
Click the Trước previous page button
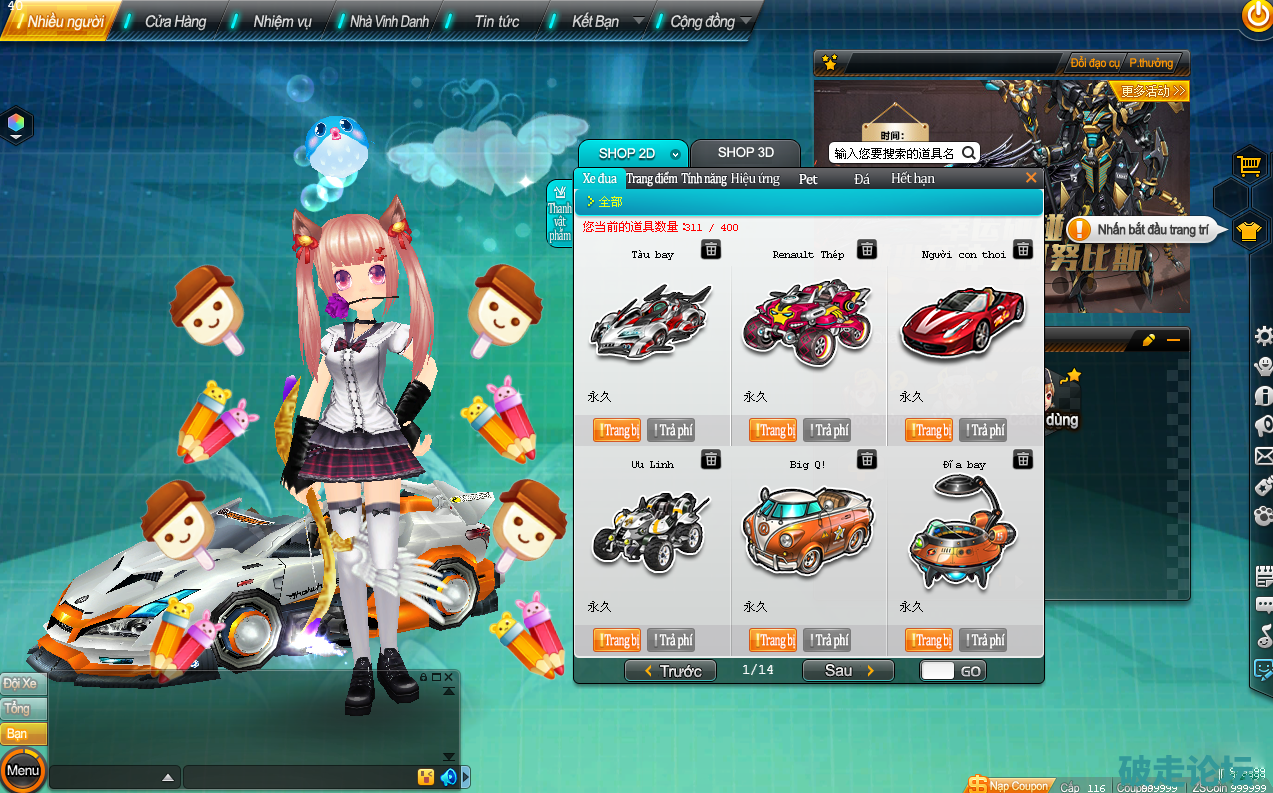pos(671,671)
